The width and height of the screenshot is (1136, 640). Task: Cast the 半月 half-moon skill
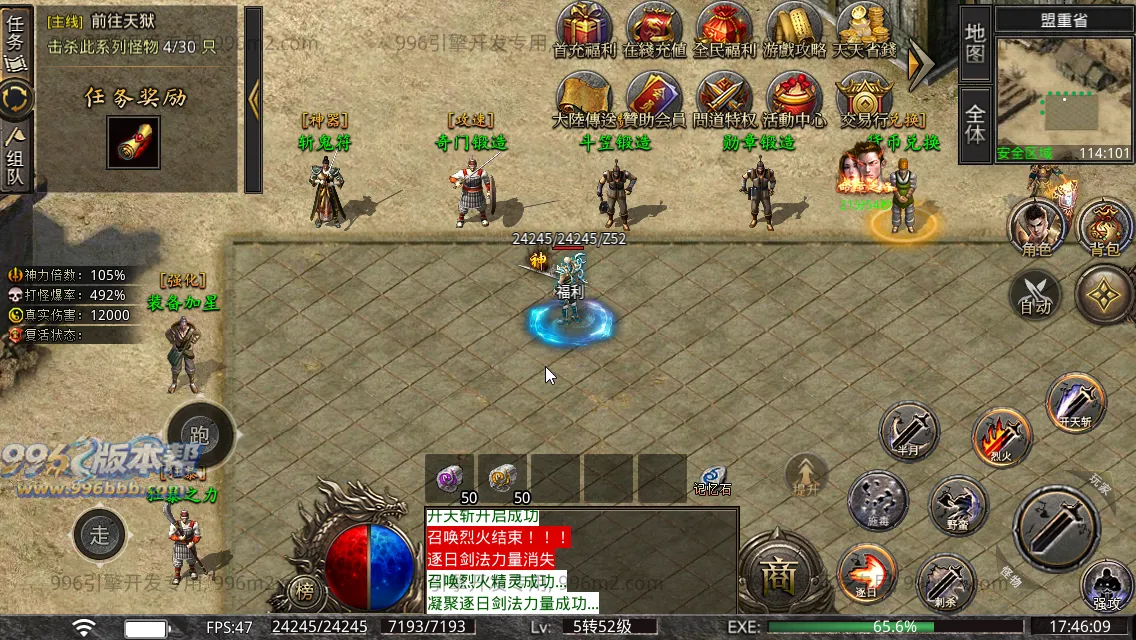(909, 432)
